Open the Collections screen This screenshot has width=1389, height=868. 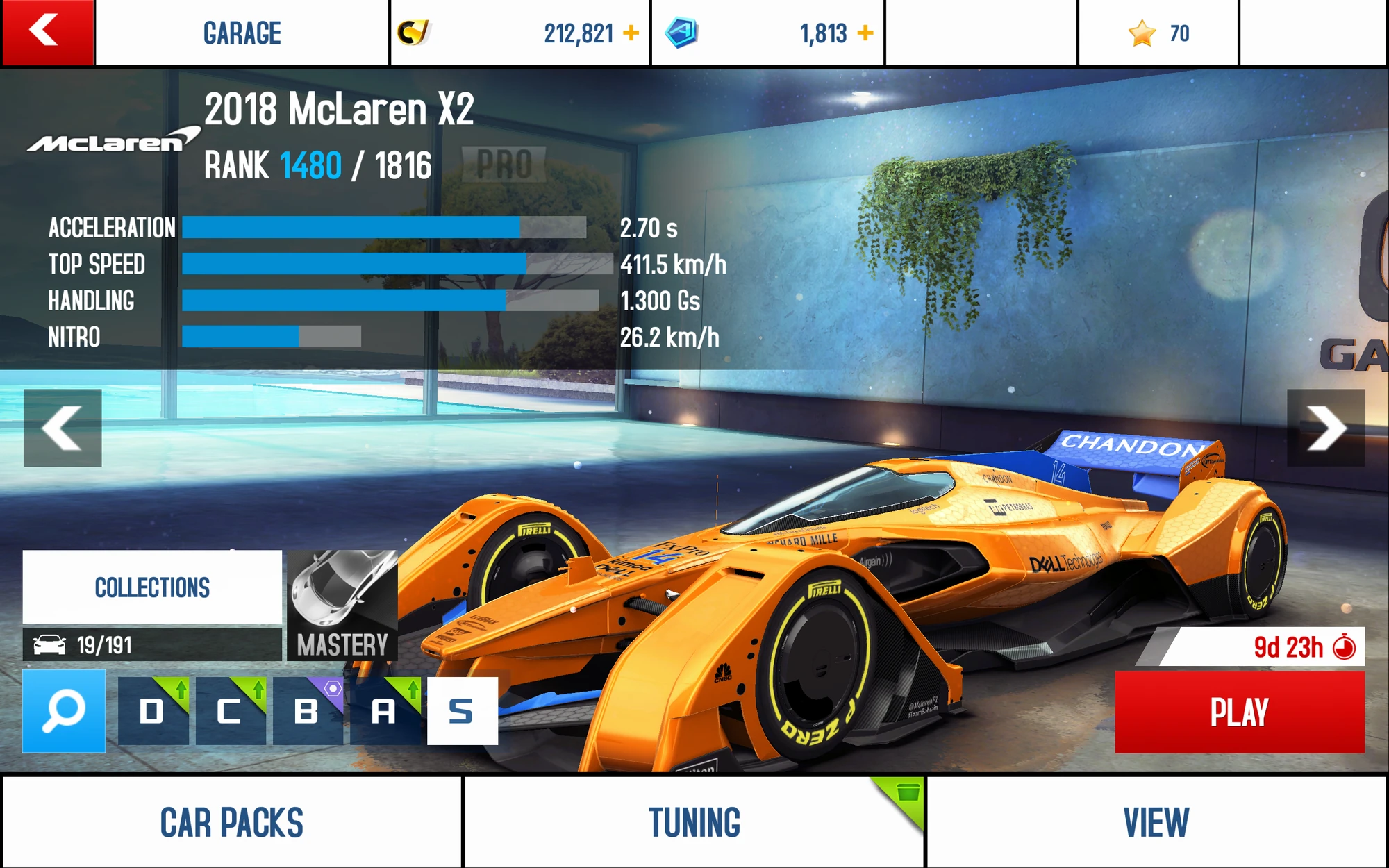(152, 587)
